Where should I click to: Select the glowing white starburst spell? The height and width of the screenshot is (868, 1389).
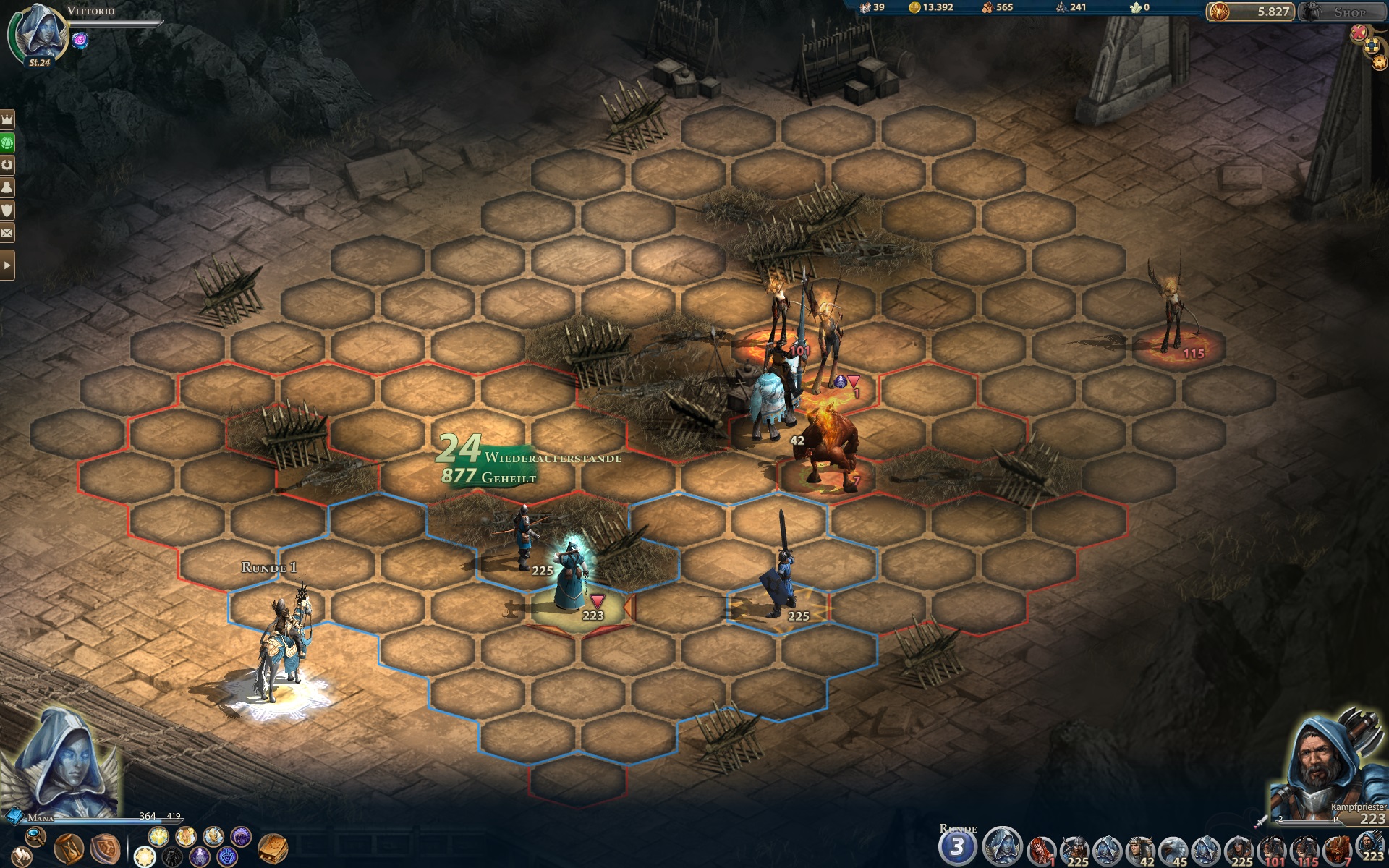coord(145,858)
